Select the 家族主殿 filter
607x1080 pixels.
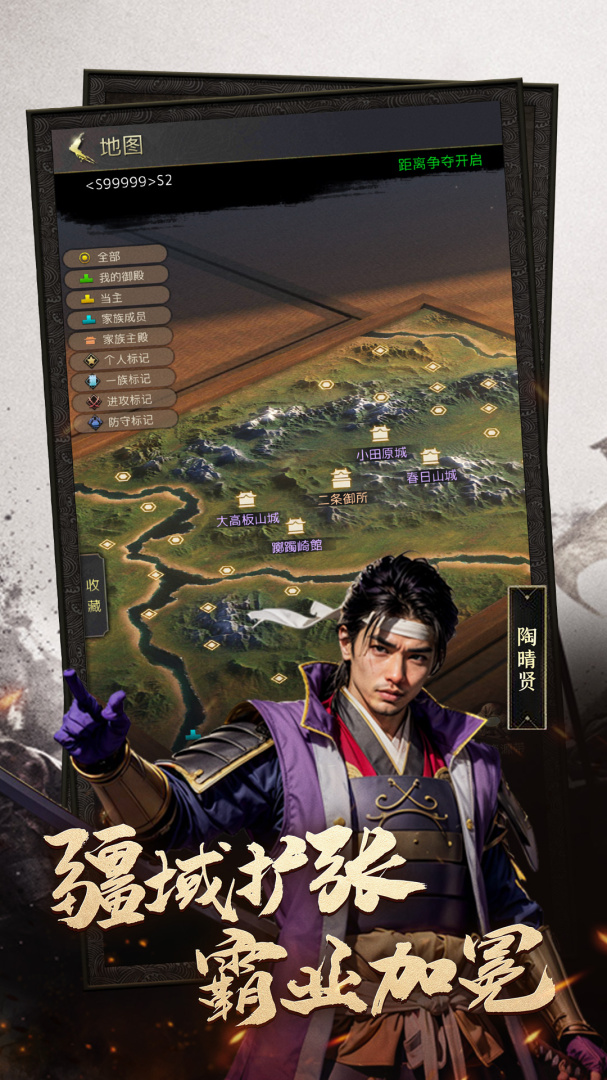tap(119, 338)
